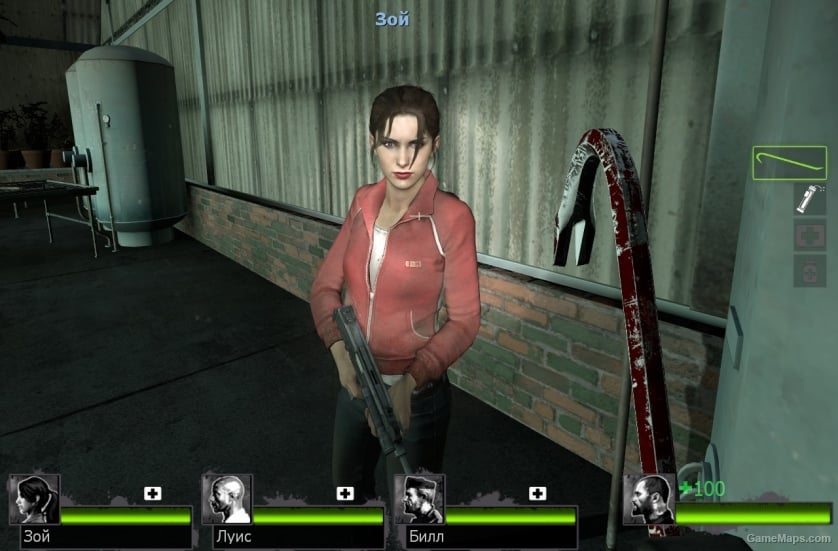Click Билл's teammate portrait
This screenshot has height=551, width=838.
point(418,499)
